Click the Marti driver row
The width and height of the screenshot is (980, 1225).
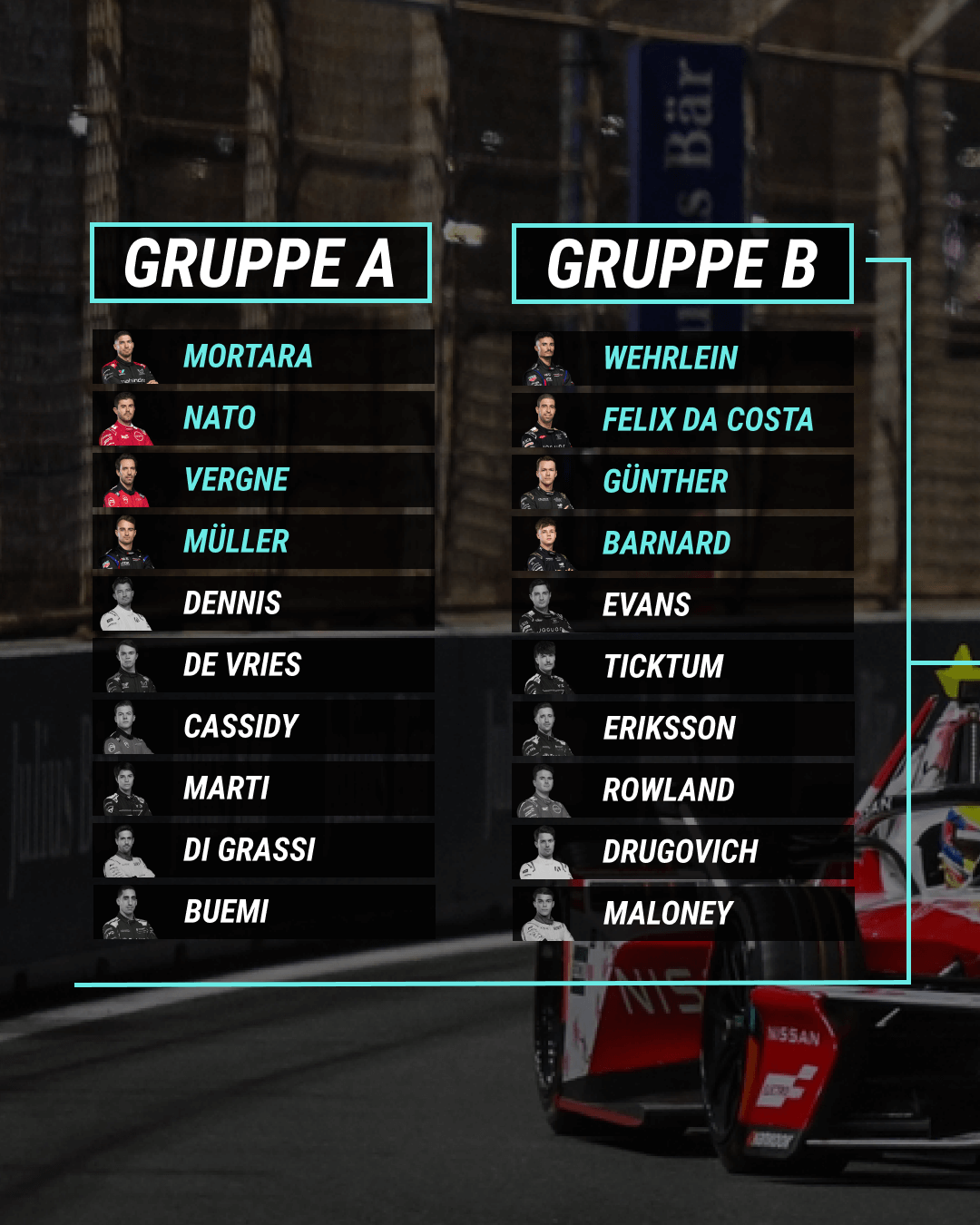click(263, 789)
